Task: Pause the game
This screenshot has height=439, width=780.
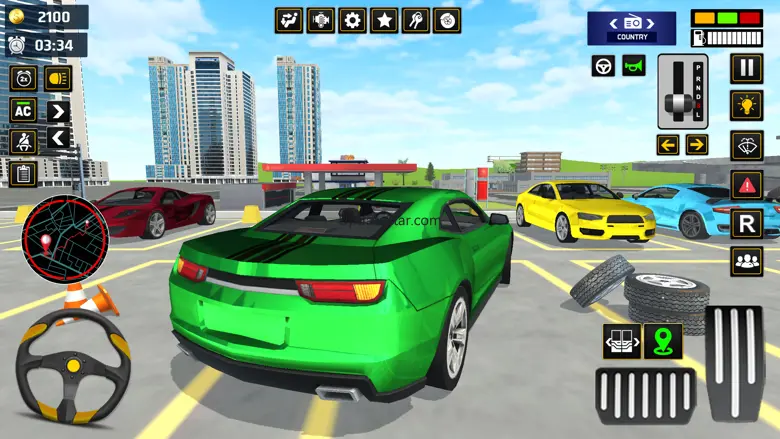Action: pos(746,68)
